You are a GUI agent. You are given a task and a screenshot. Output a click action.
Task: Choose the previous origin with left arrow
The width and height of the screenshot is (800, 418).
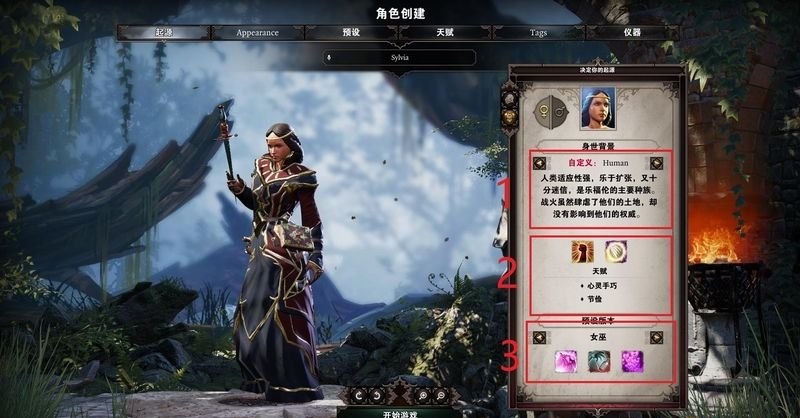pos(540,163)
